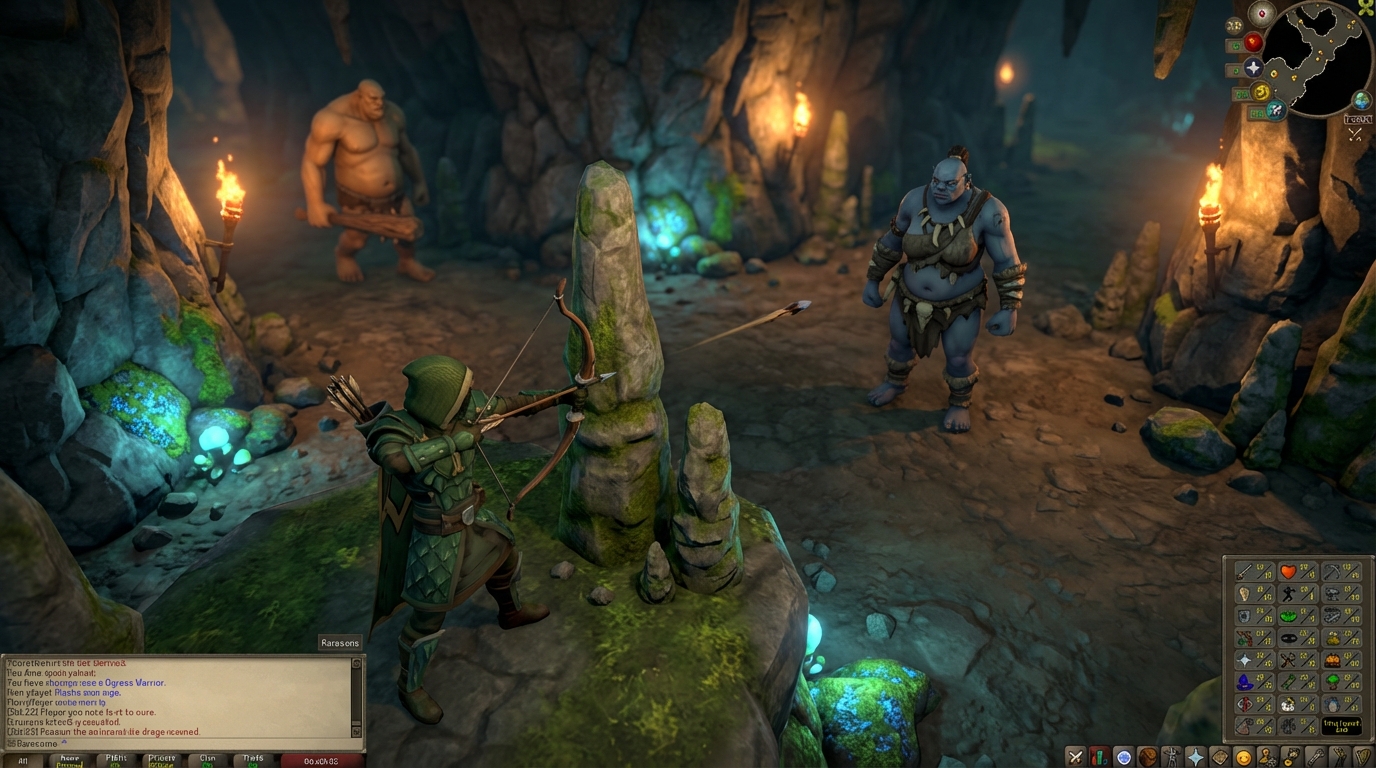Open the music player harp tab
The image size is (1376, 768).
pyautogui.click(x=1363, y=756)
